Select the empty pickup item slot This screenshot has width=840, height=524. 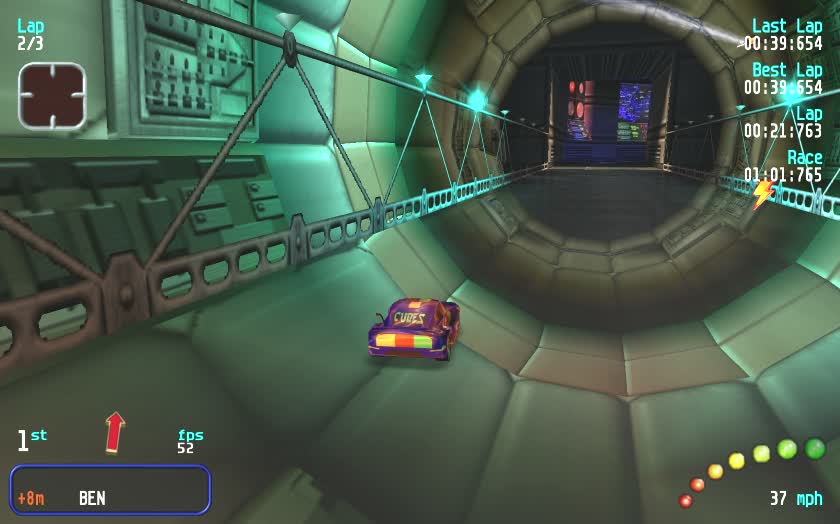(52, 95)
